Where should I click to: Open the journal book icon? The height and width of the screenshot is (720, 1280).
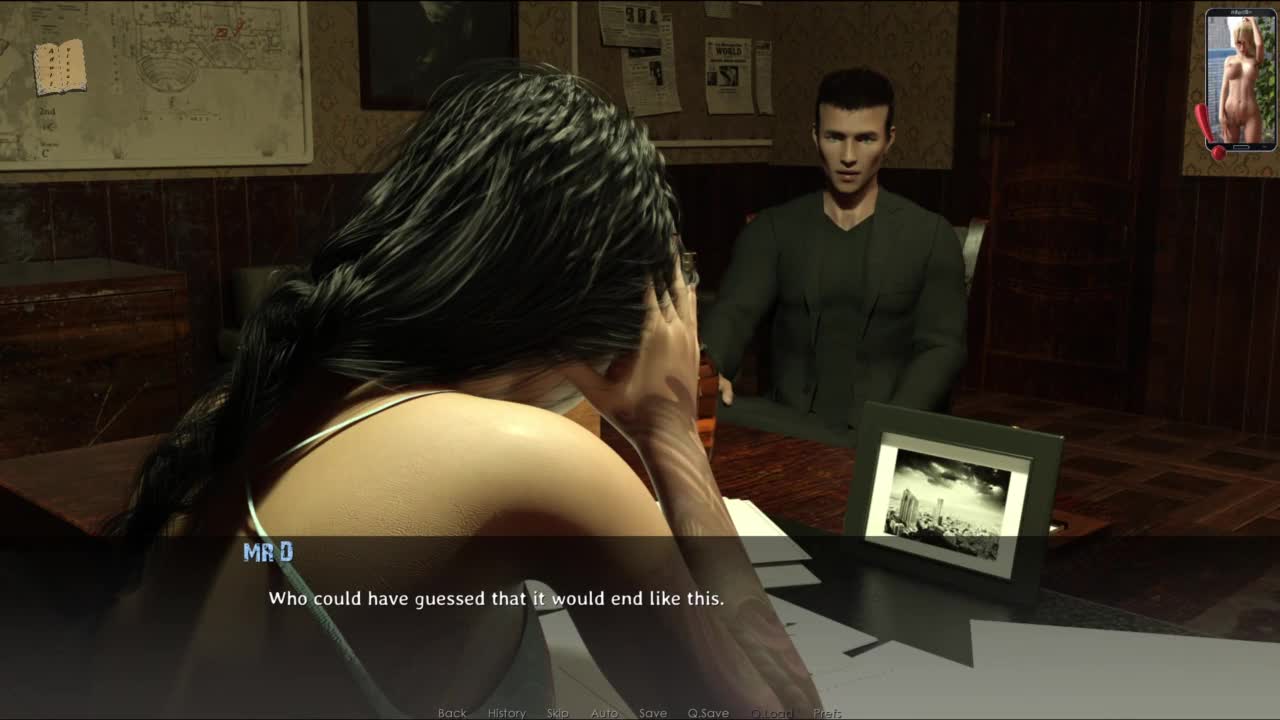(60, 67)
